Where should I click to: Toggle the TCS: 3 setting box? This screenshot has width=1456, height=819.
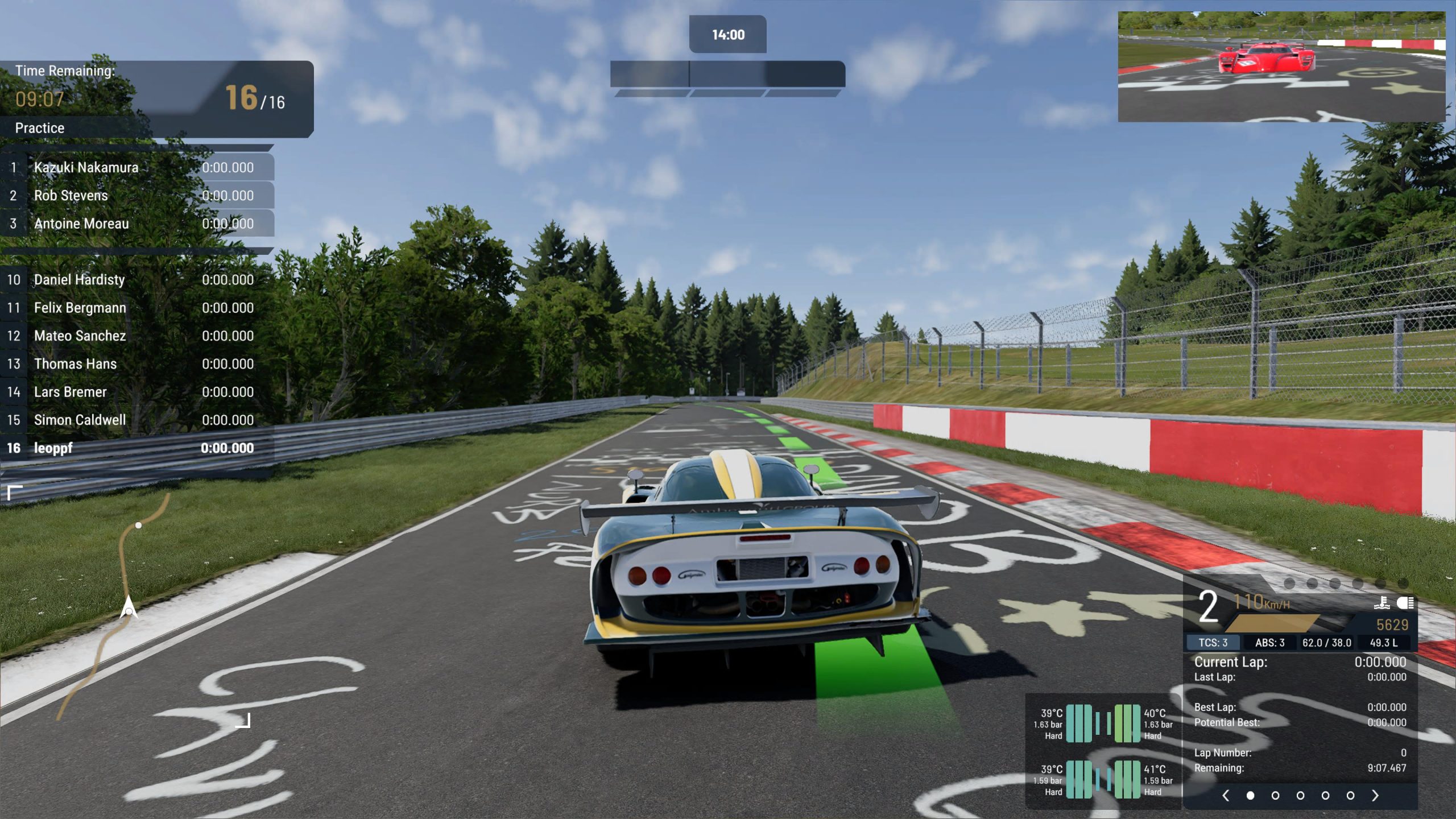click(1213, 643)
